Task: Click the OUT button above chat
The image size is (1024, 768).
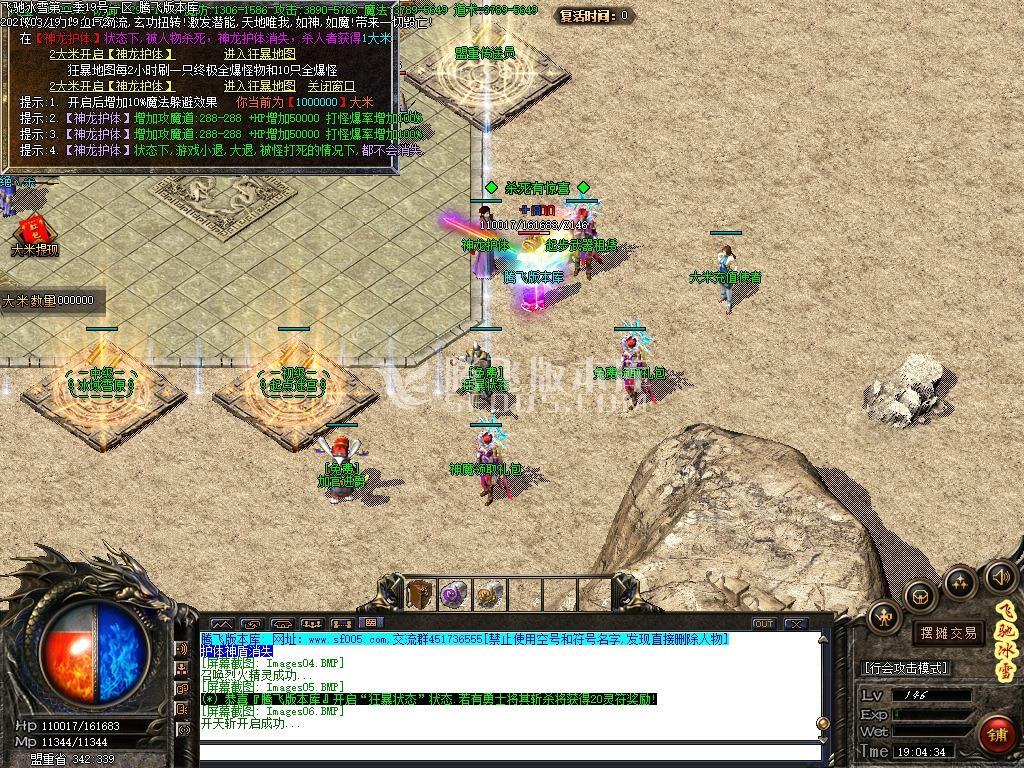Action: 764,624
